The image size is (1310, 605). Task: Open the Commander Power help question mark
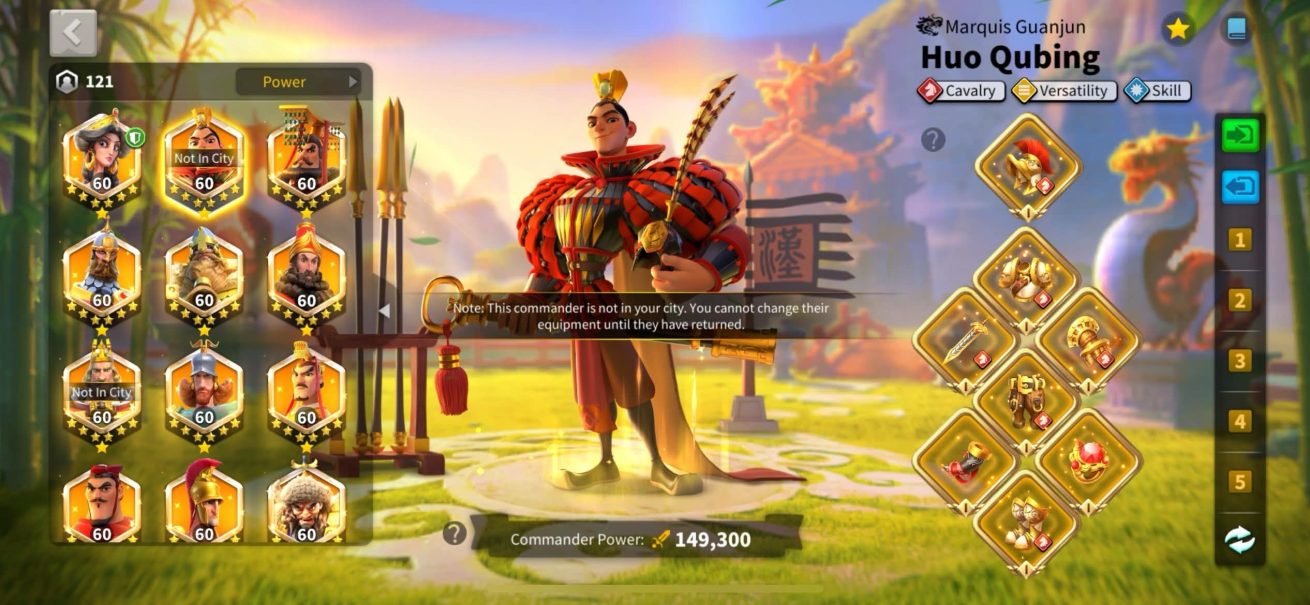tap(455, 533)
